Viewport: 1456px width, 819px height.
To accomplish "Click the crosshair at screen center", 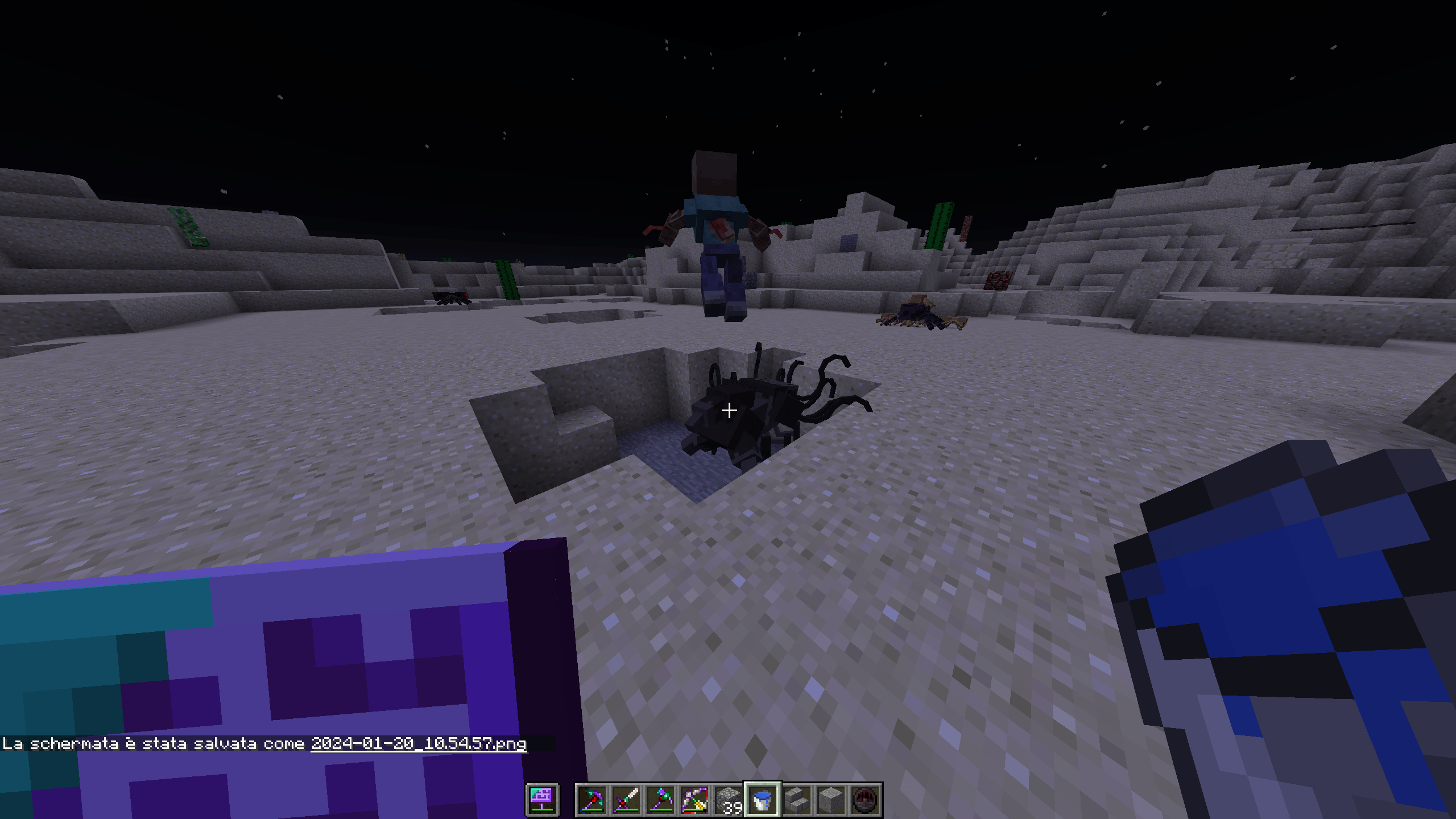I will [729, 409].
